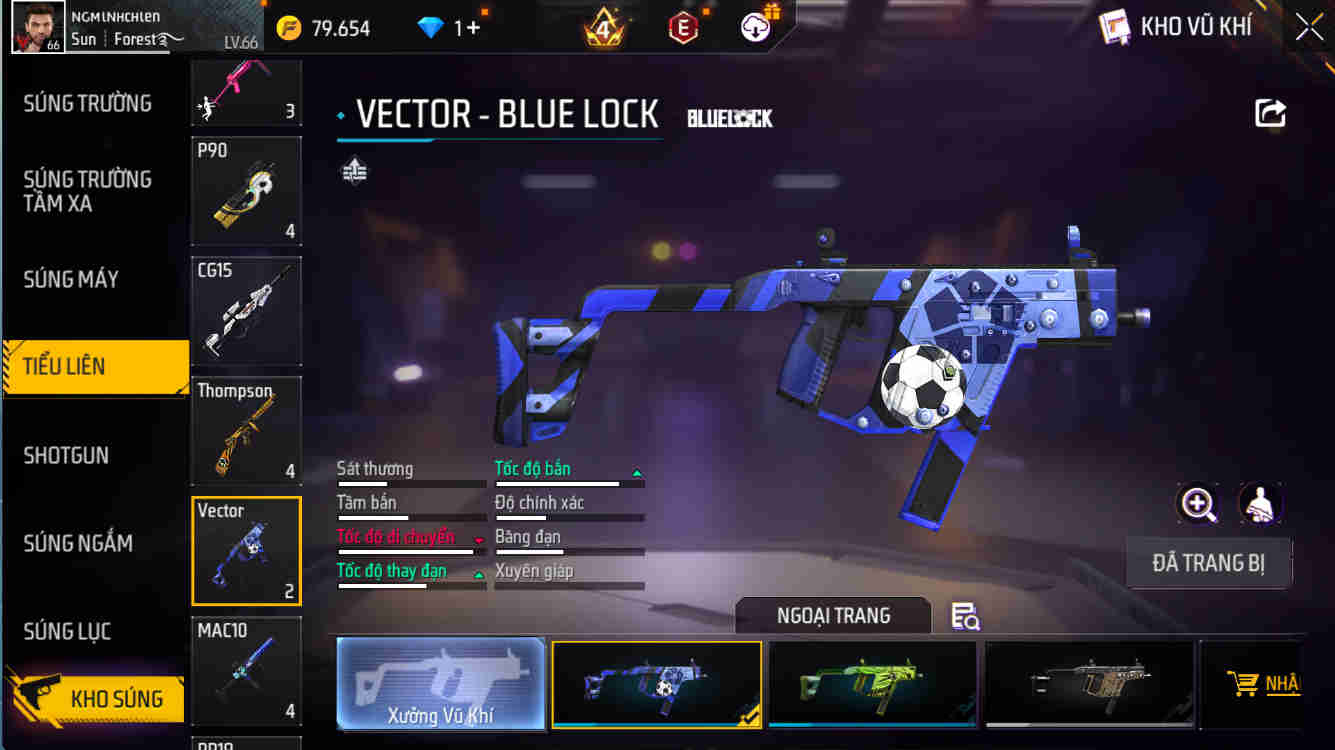Select the green Vector skin thumbnail
The image size is (1335, 750).
coord(871,684)
